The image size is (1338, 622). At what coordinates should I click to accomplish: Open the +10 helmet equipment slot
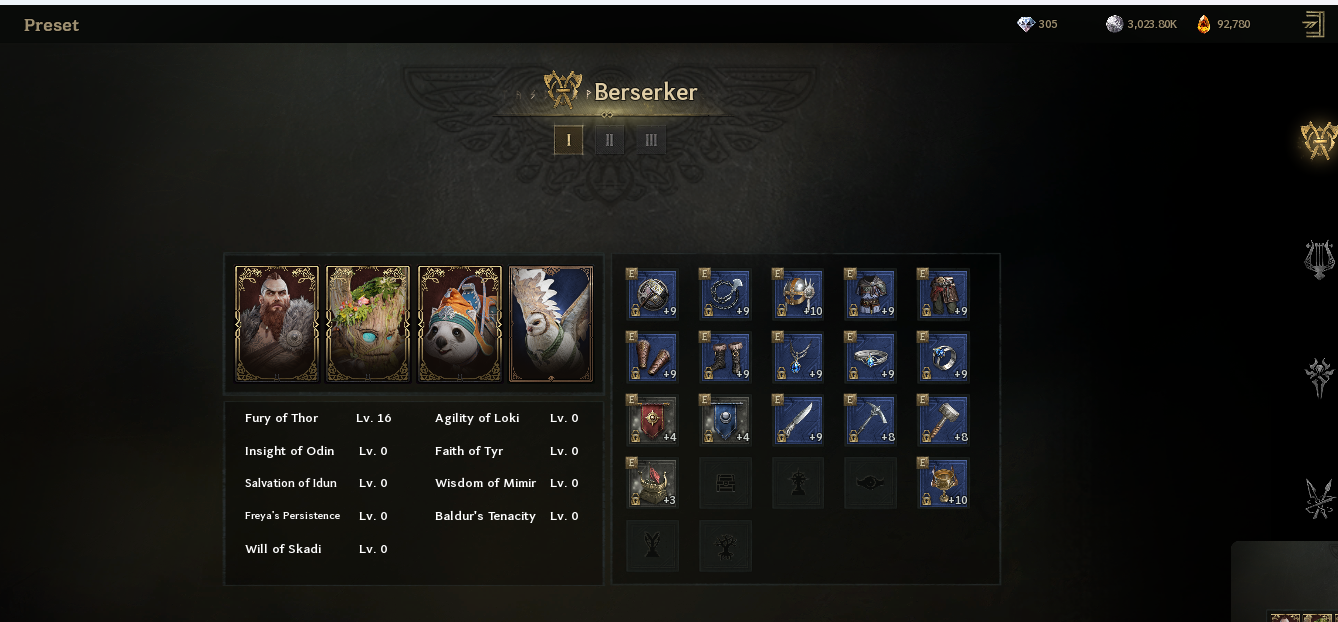click(x=798, y=294)
